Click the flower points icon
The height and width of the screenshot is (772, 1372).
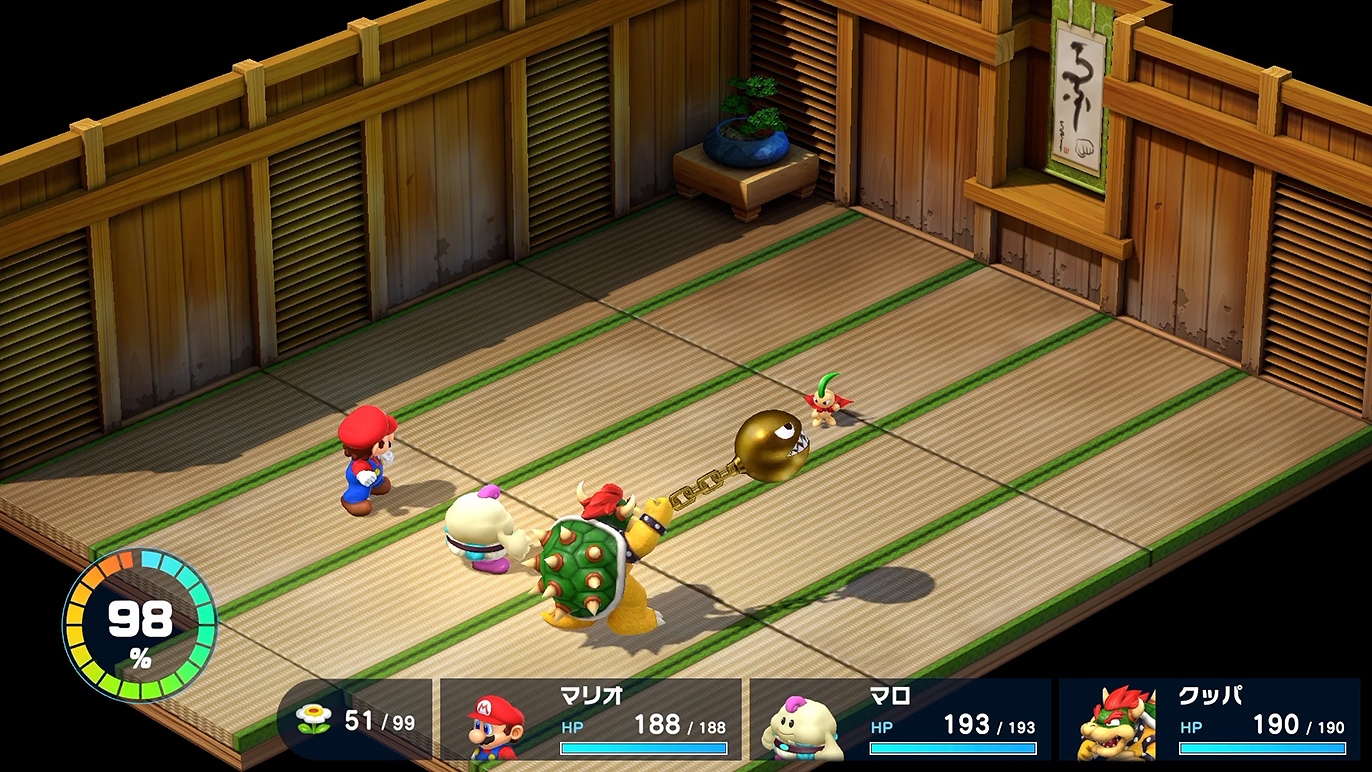pyautogui.click(x=314, y=719)
